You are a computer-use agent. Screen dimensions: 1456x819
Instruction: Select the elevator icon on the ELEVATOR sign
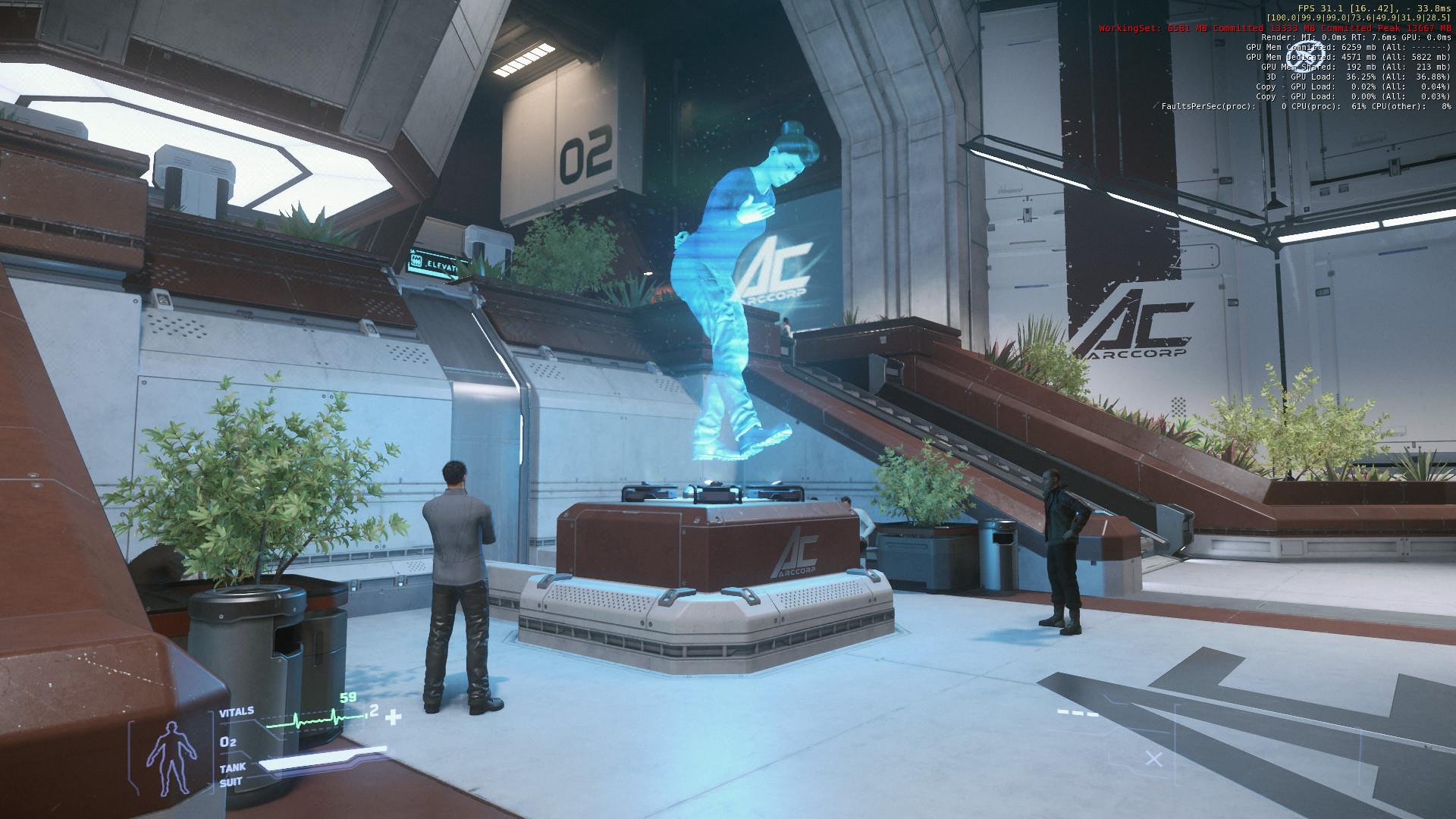coord(416,261)
